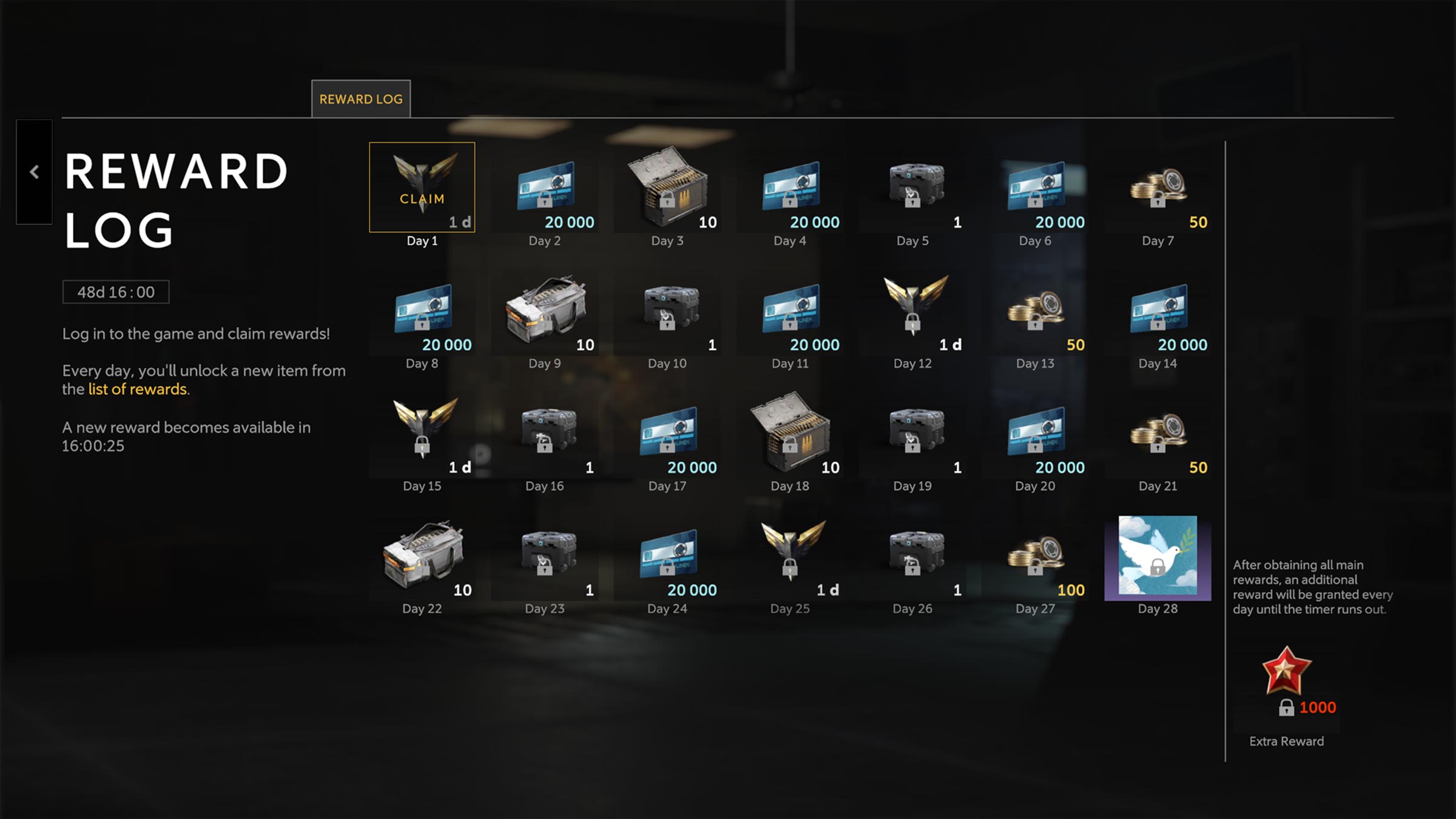Open the list of rewards link

(138, 389)
